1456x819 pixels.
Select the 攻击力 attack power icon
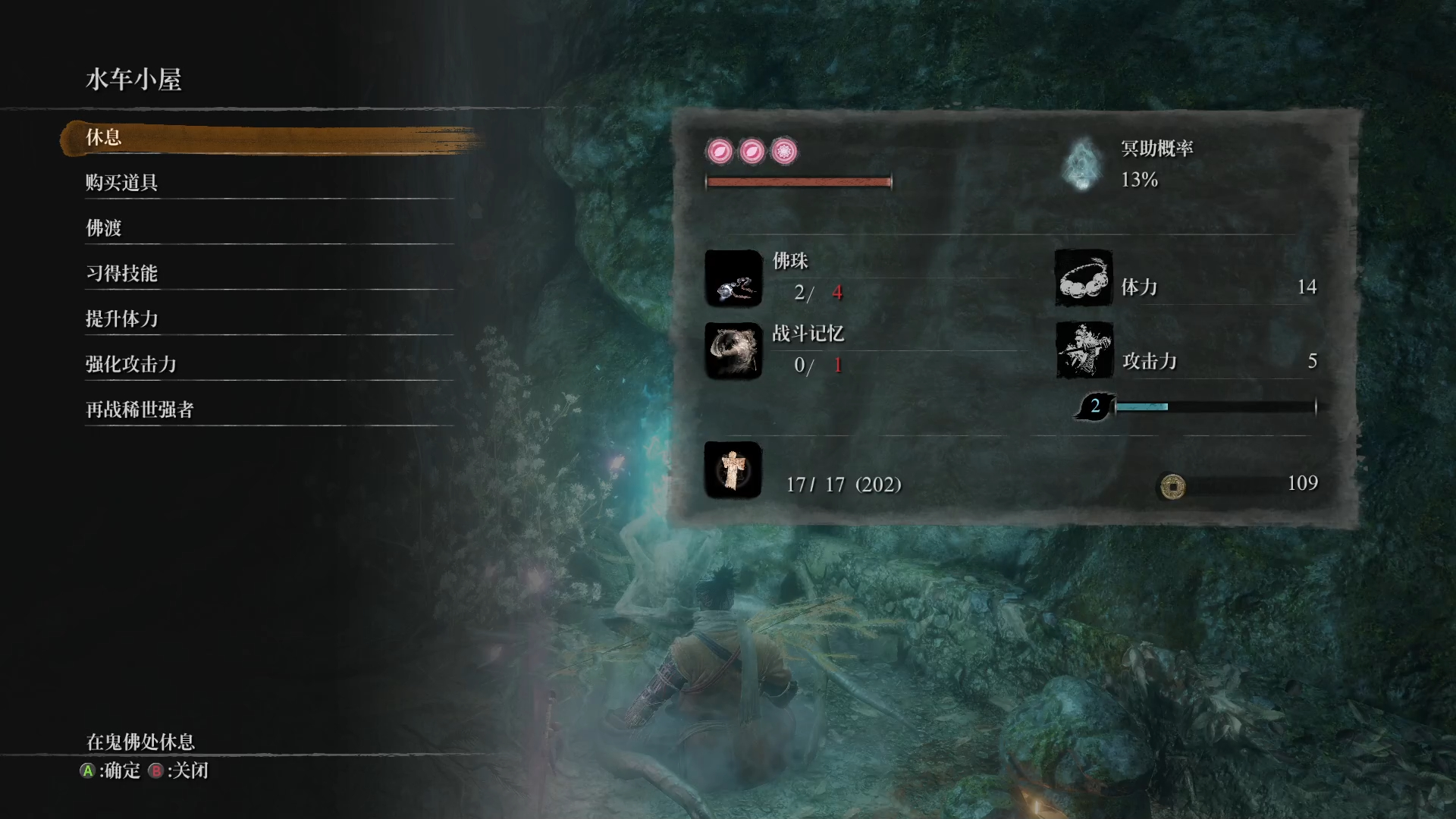click(1084, 351)
